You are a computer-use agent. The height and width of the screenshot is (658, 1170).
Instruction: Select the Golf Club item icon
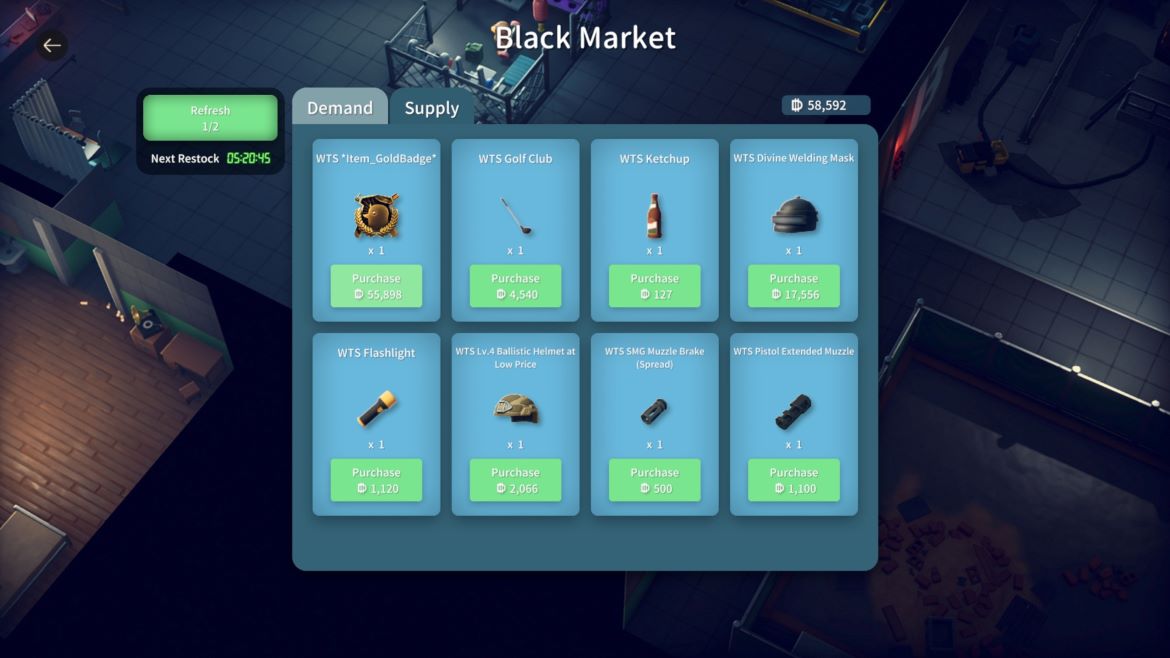coord(515,215)
